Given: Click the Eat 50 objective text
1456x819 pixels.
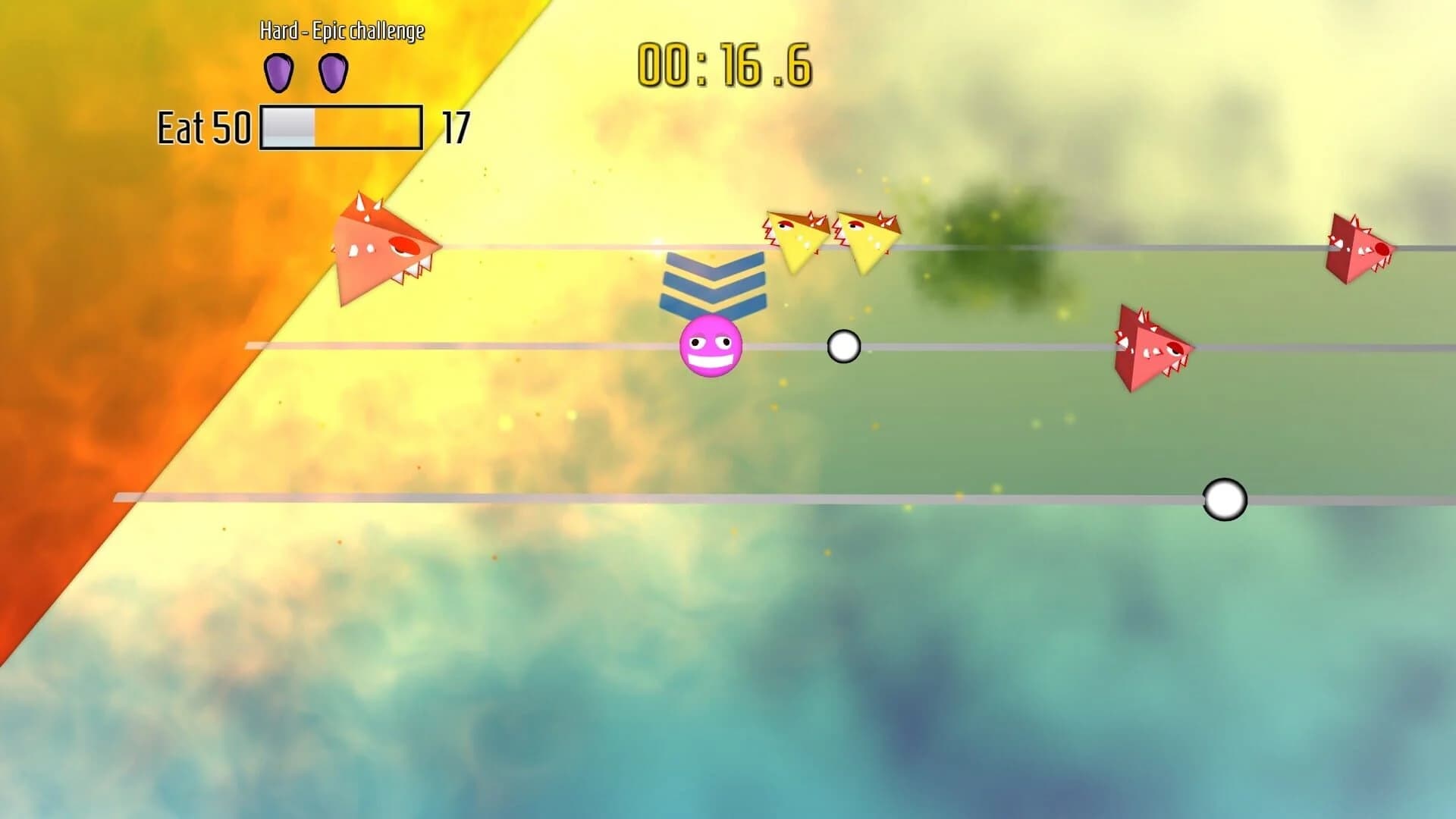Looking at the screenshot, I should point(202,126).
